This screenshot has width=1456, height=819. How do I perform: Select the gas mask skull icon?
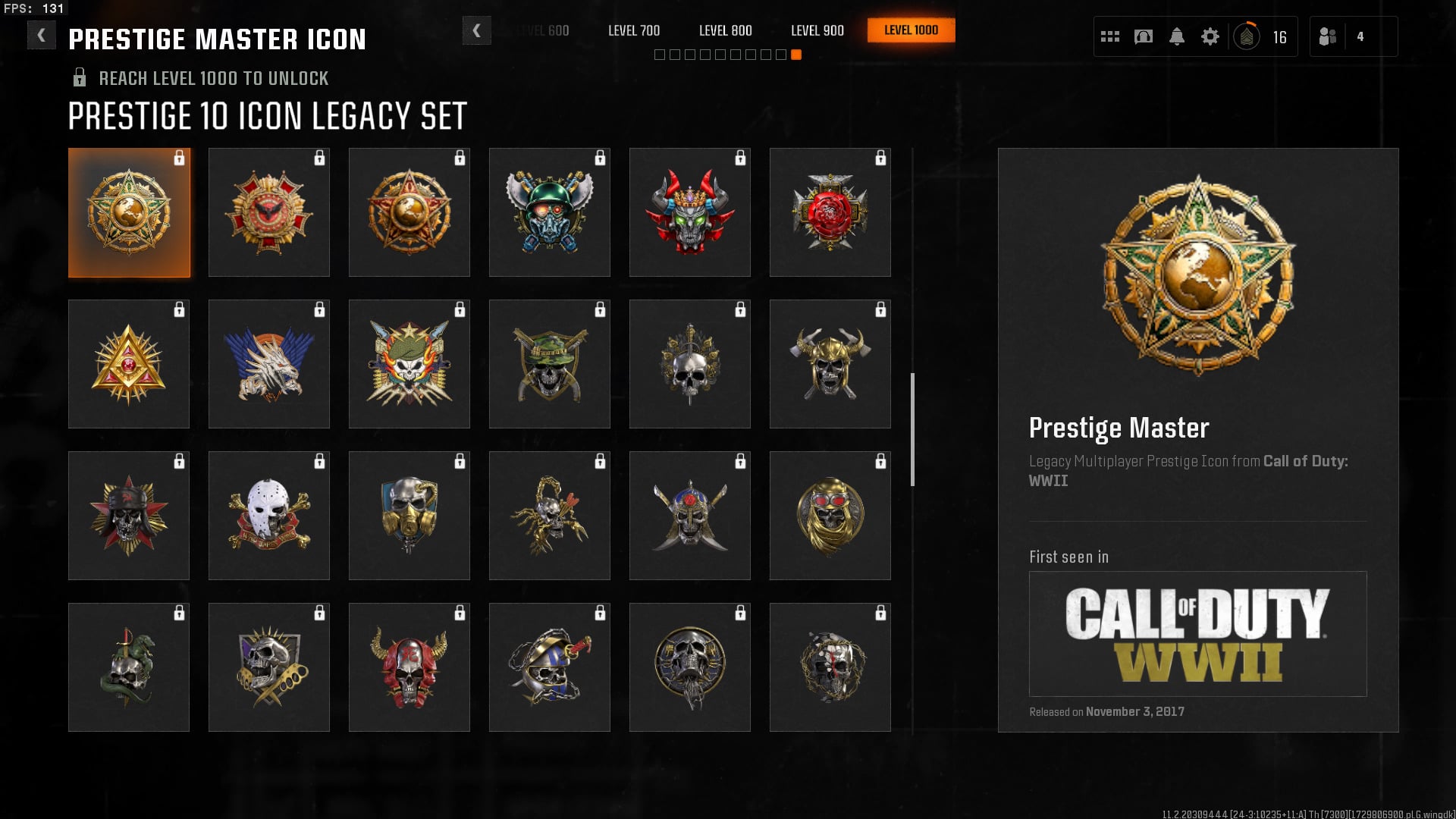click(409, 516)
